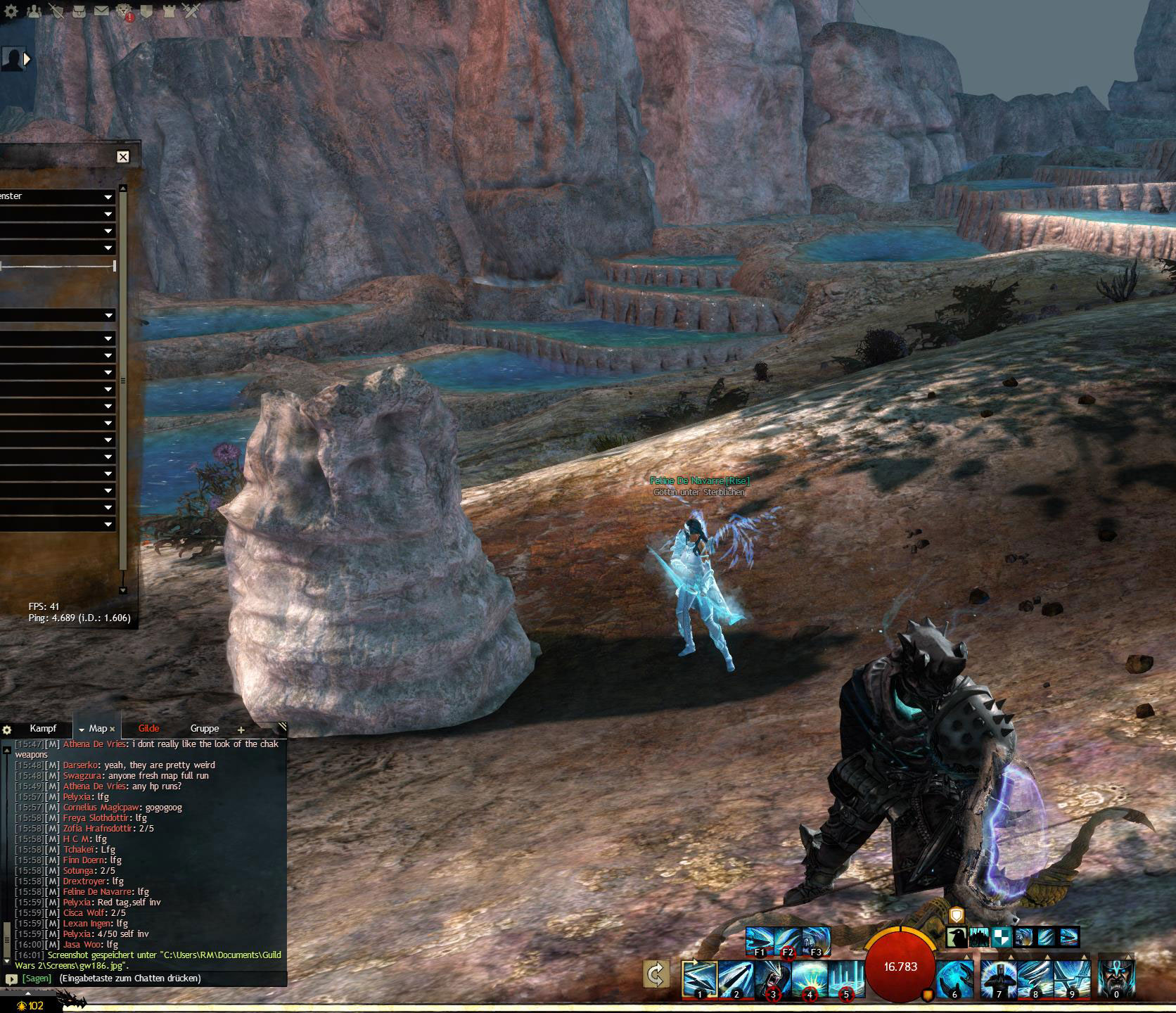Open the castle tower icon in top bar
The width and height of the screenshot is (1176, 1013).
tap(169, 10)
